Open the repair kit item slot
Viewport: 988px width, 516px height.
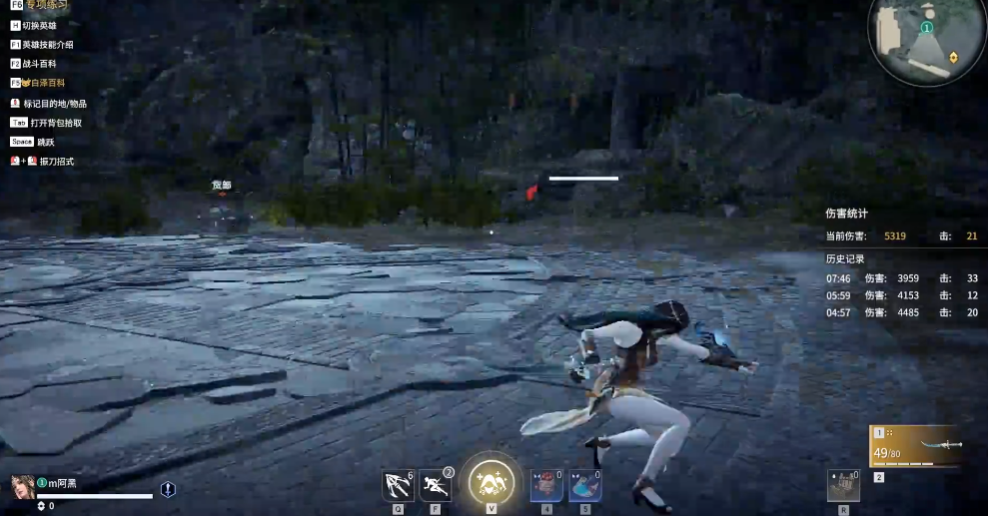click(843, 486)
